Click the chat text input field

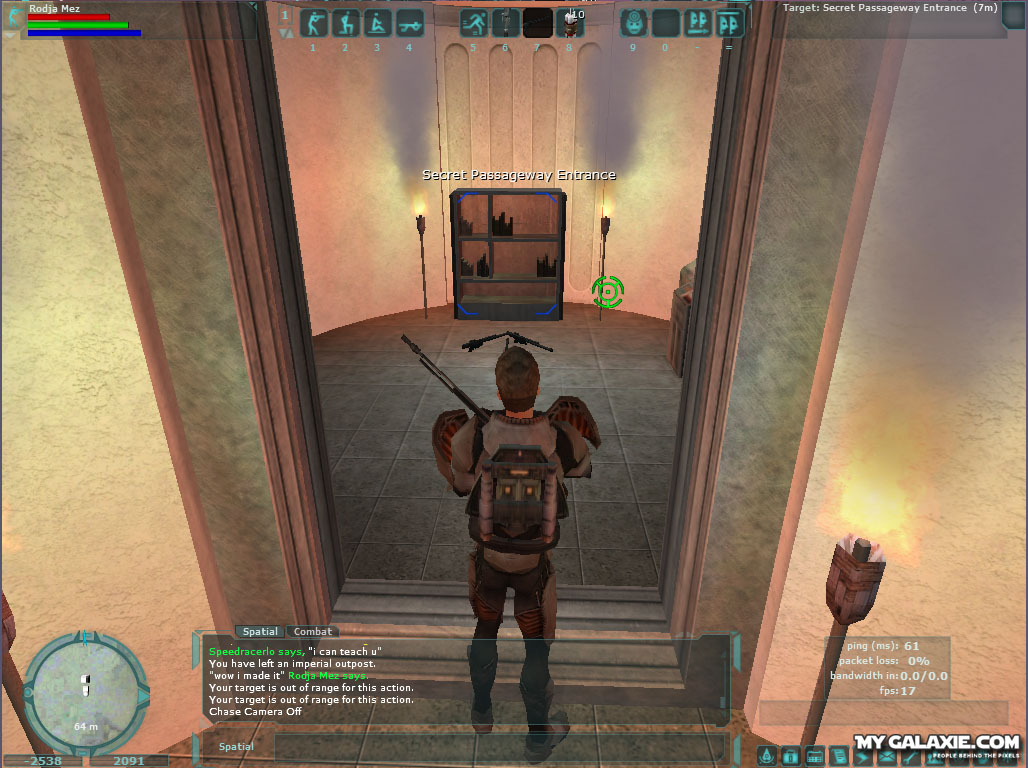500,747
